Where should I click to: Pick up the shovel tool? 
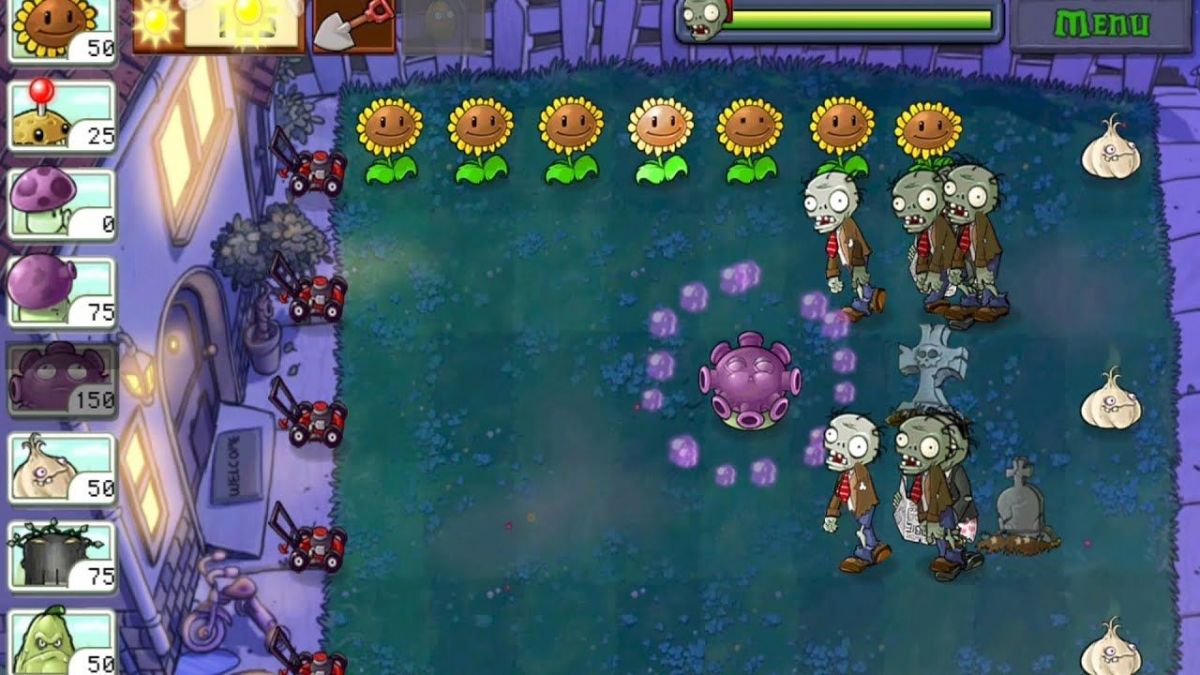[x=353, y=24]
